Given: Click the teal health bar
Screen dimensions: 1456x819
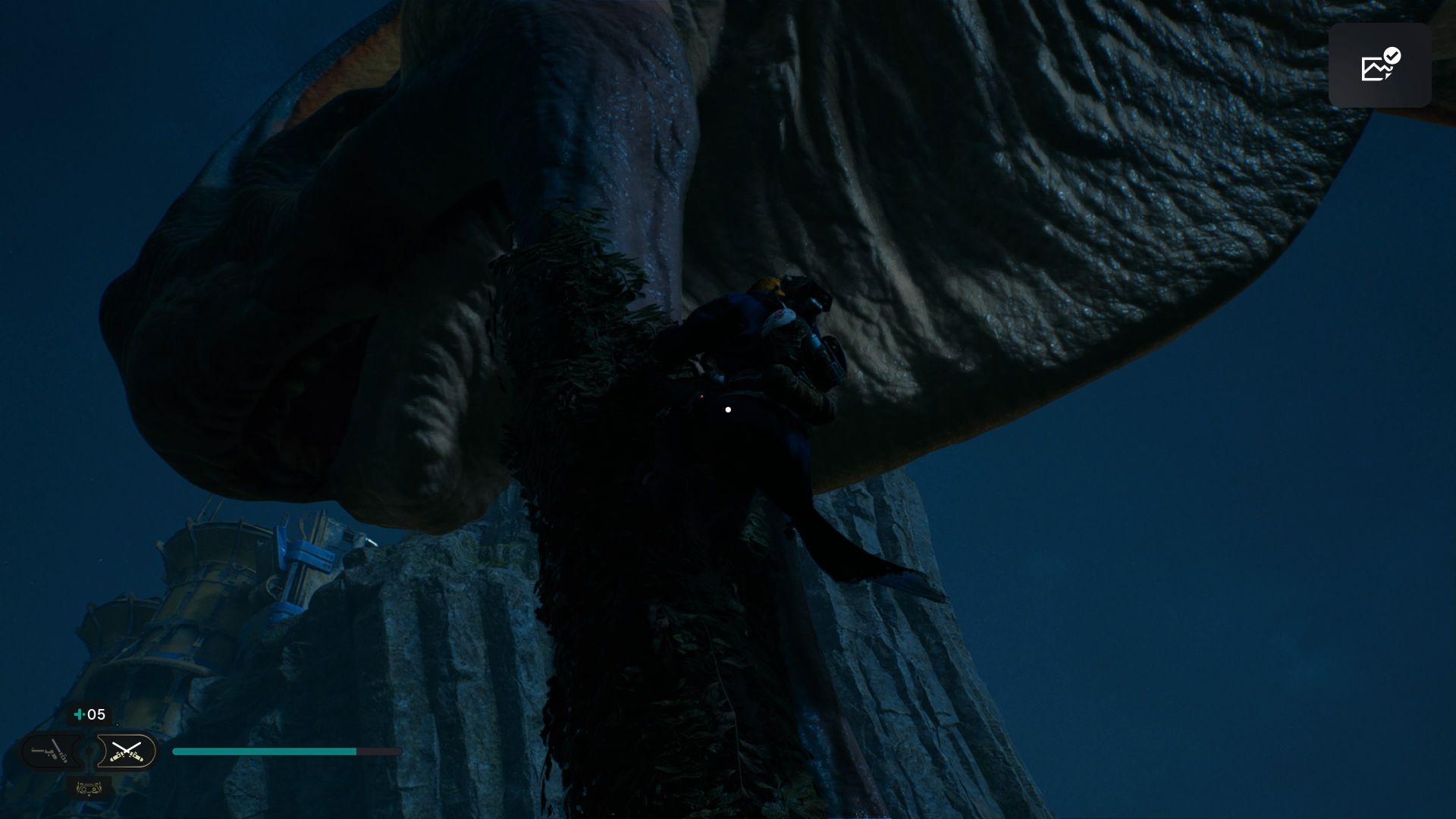Looking at the screenshot, I should [x=265, y=751].
